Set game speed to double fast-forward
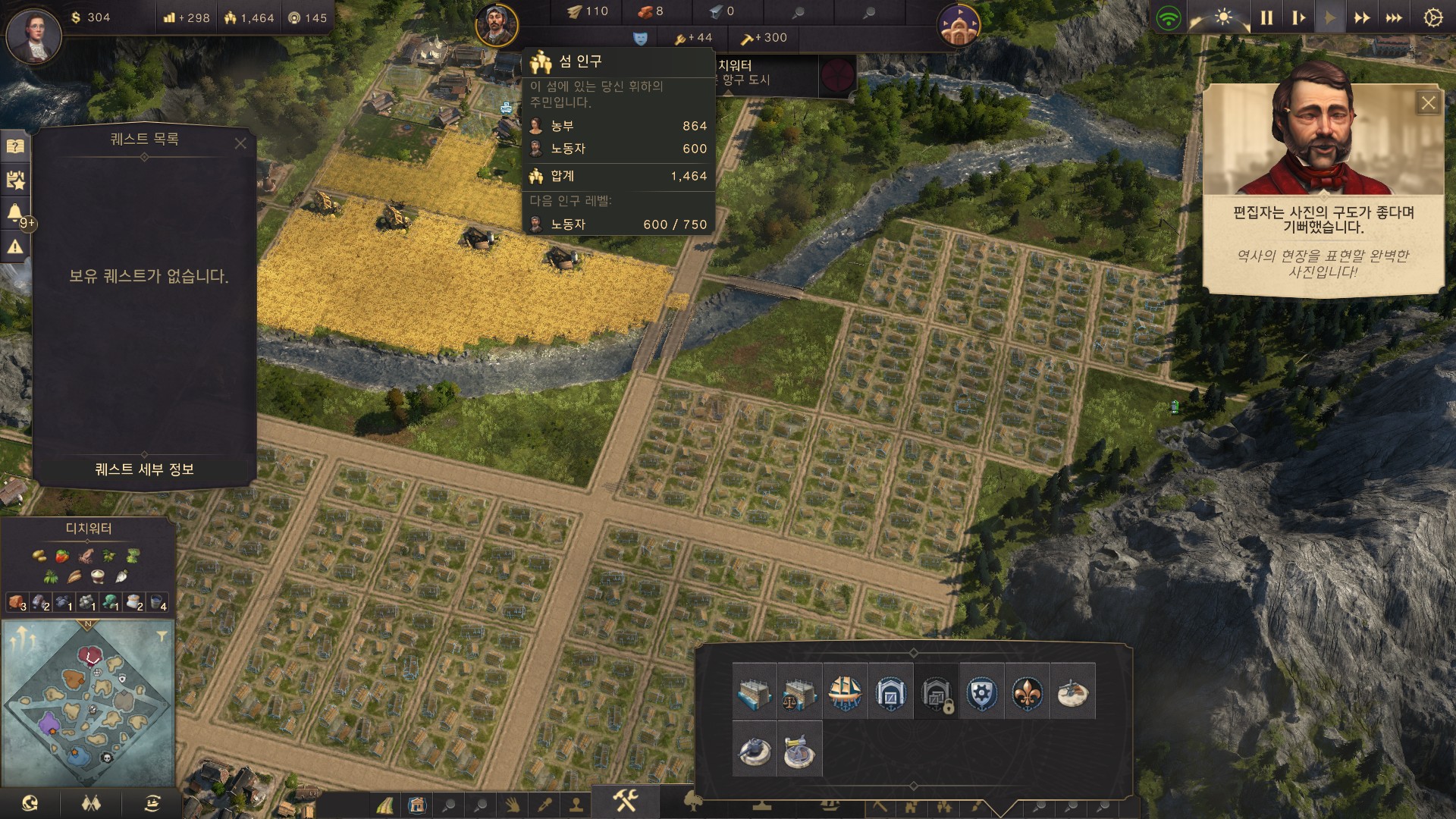This screenshot has width=1456, height=819. (x=1362, y=17)
